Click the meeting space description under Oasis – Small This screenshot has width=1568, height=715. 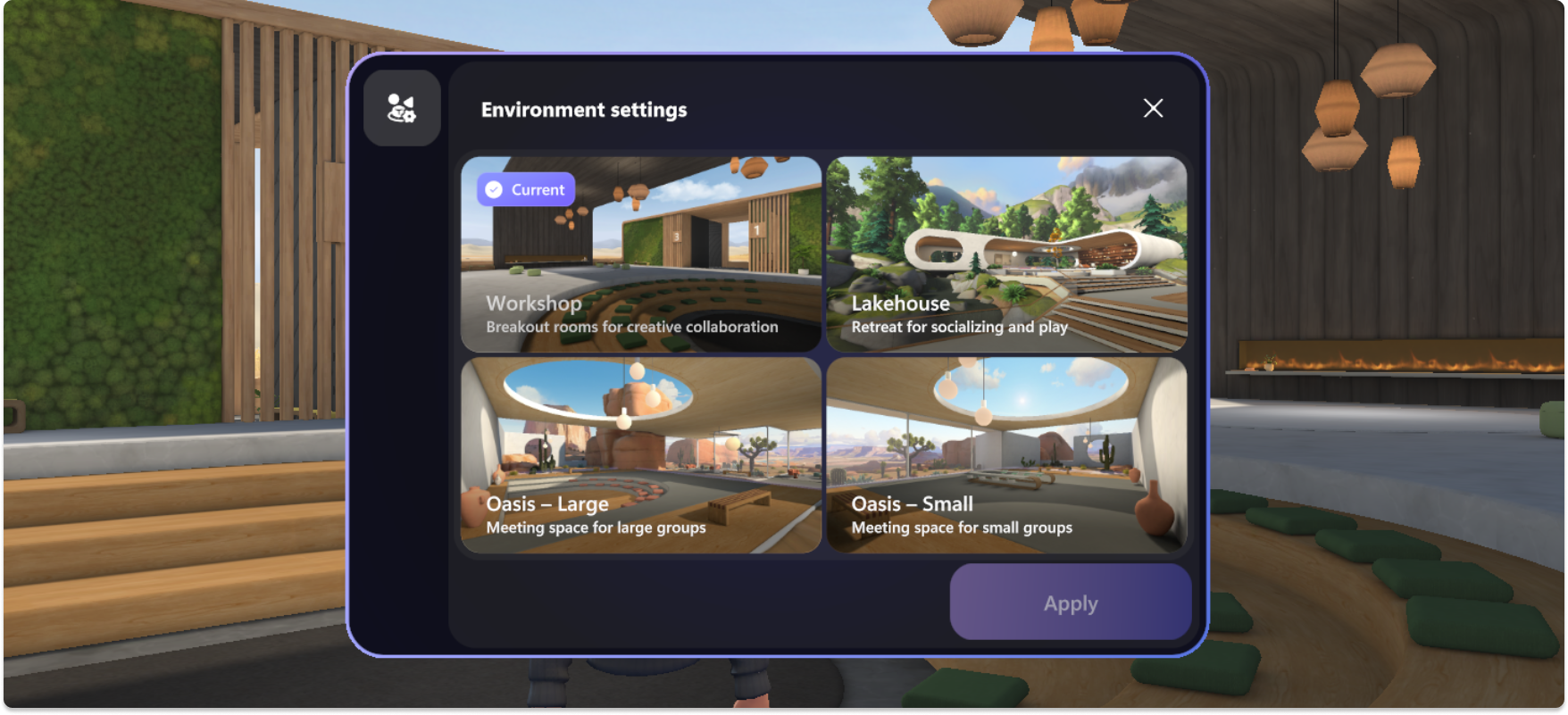963,527
